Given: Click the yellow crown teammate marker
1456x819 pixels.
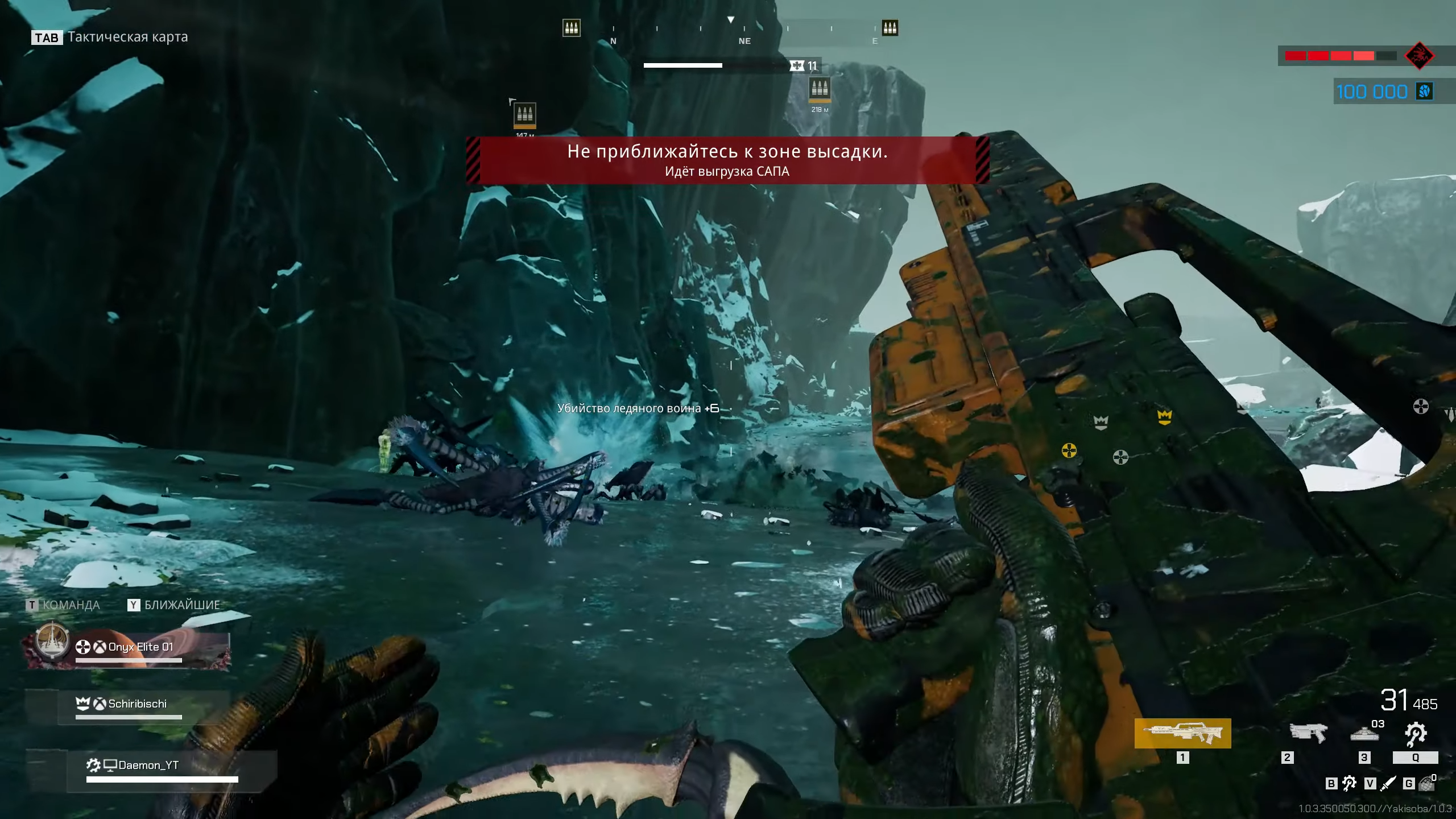Looking at the screenshot, I should point(1165,417).
